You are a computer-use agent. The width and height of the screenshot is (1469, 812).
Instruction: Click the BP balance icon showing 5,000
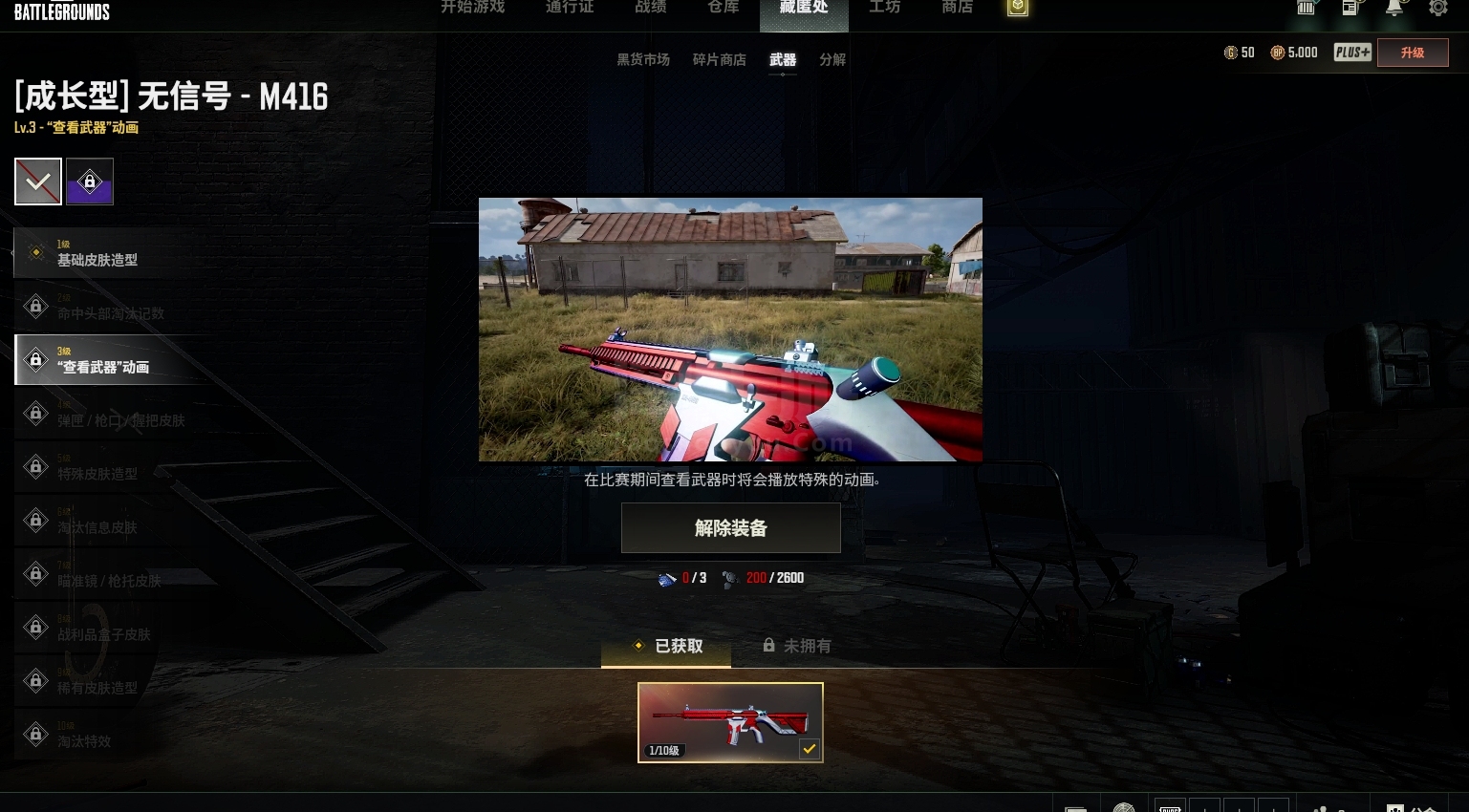click(1278, 53)
